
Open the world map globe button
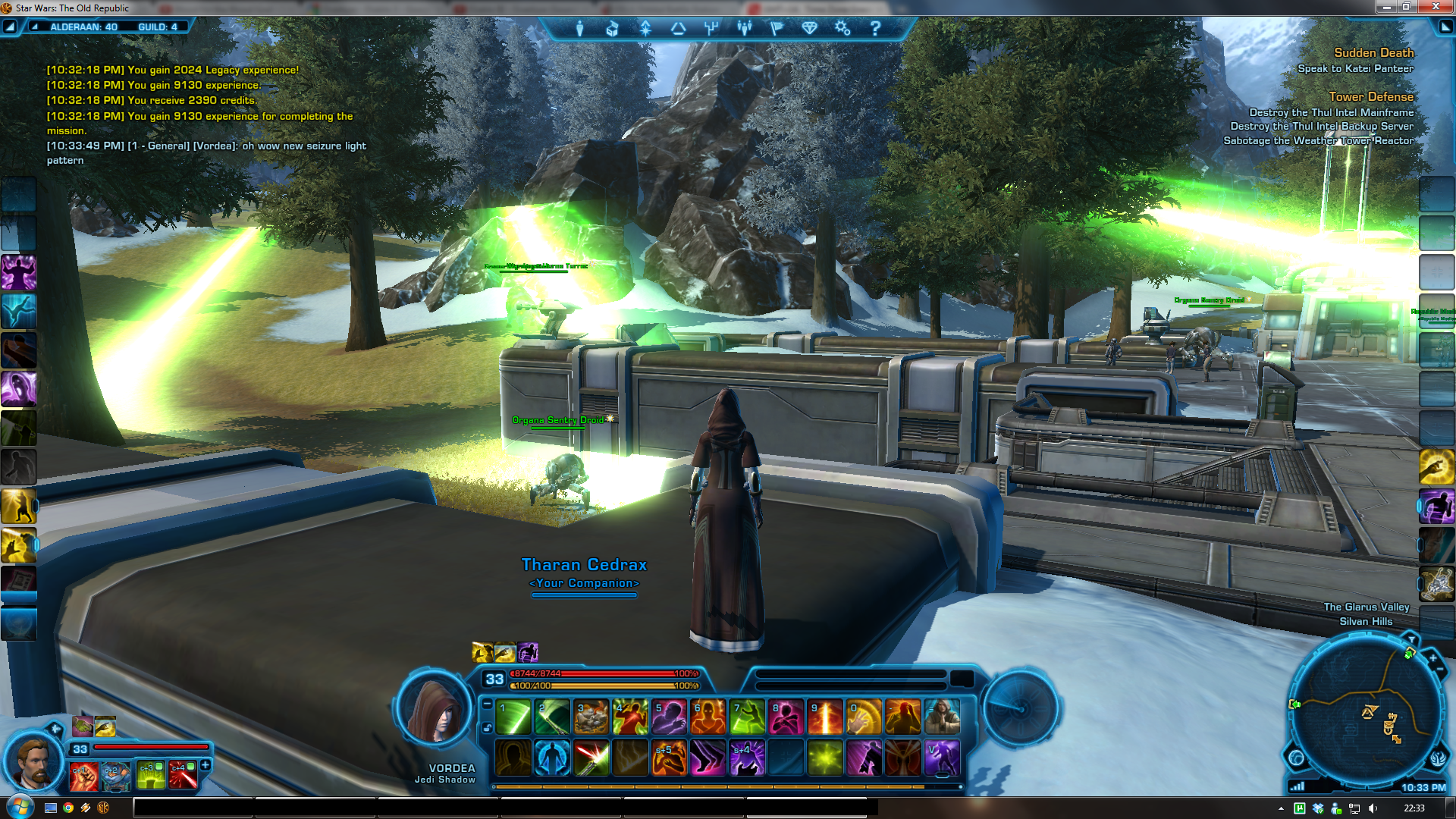click(x=1296, y=758)
